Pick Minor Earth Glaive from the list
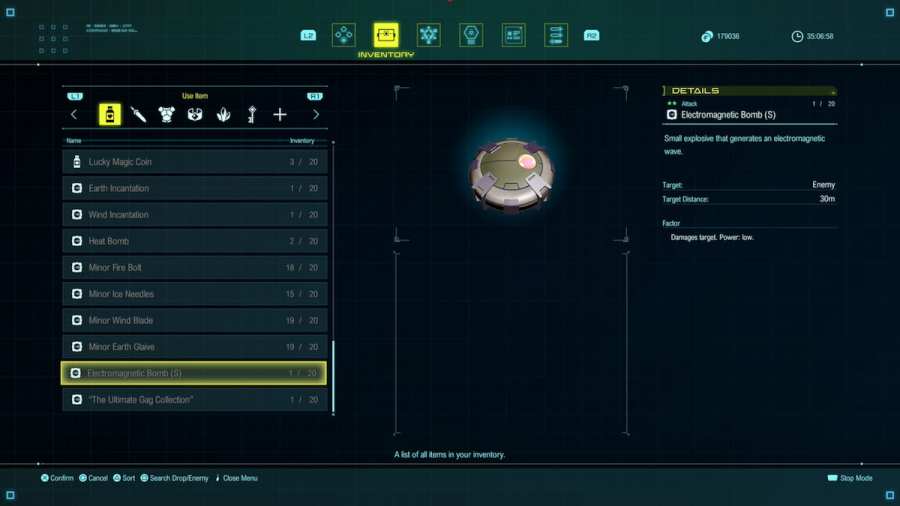 (195, 347)
